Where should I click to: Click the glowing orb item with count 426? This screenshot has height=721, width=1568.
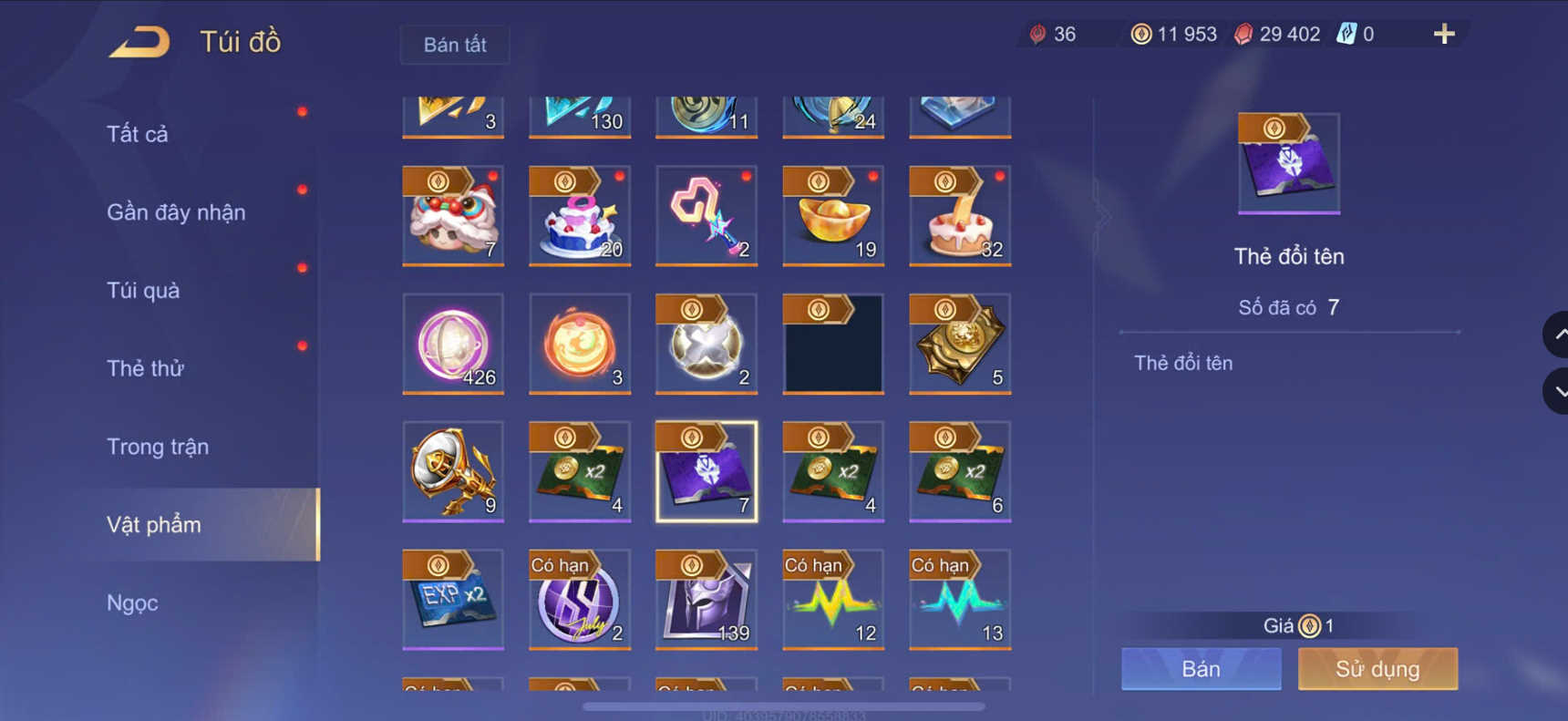click(453, 344)
